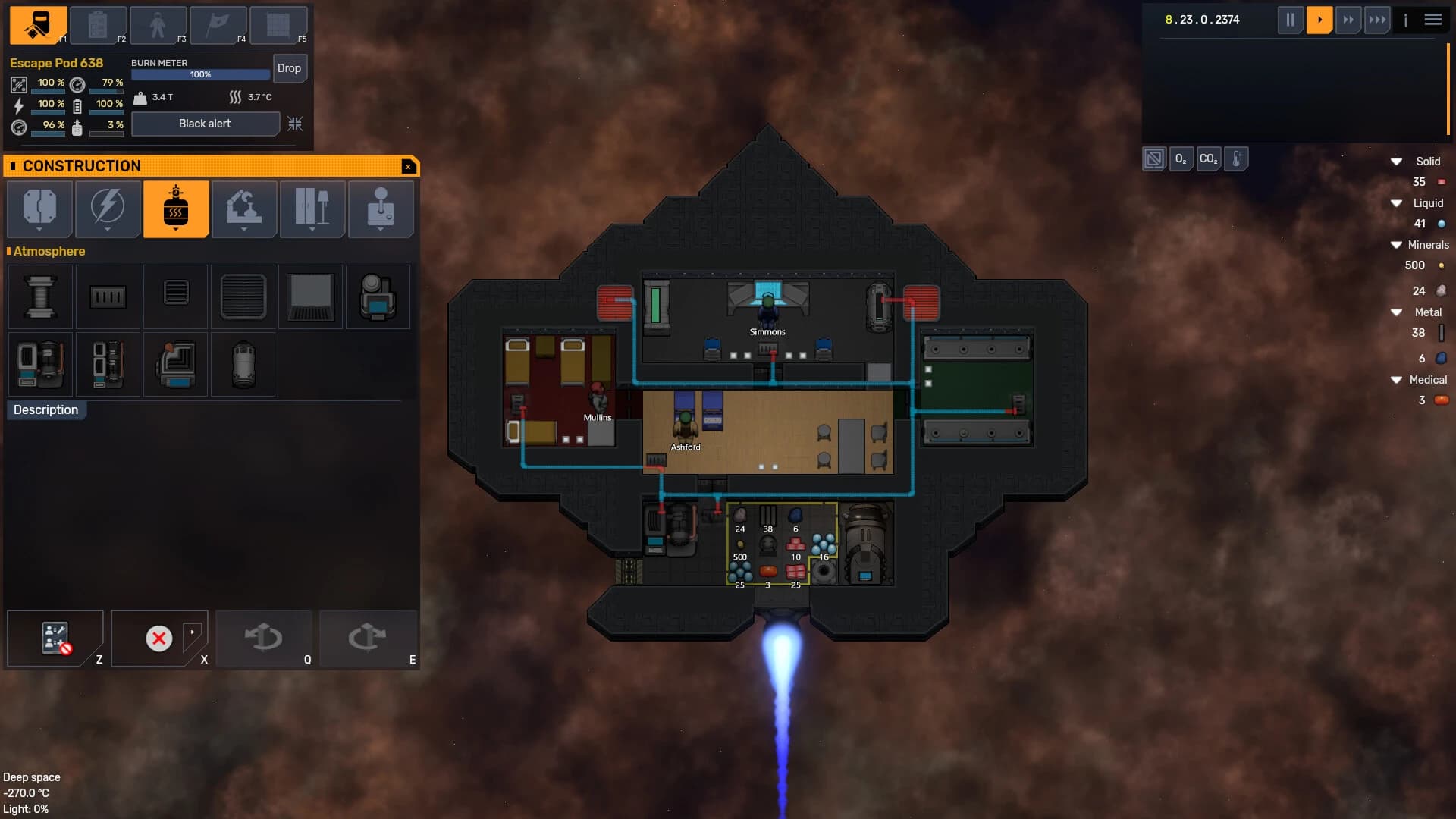This screenshot has height=819, width=1456.
Task: Collapse the Metal resource group
Action: 1398,312
